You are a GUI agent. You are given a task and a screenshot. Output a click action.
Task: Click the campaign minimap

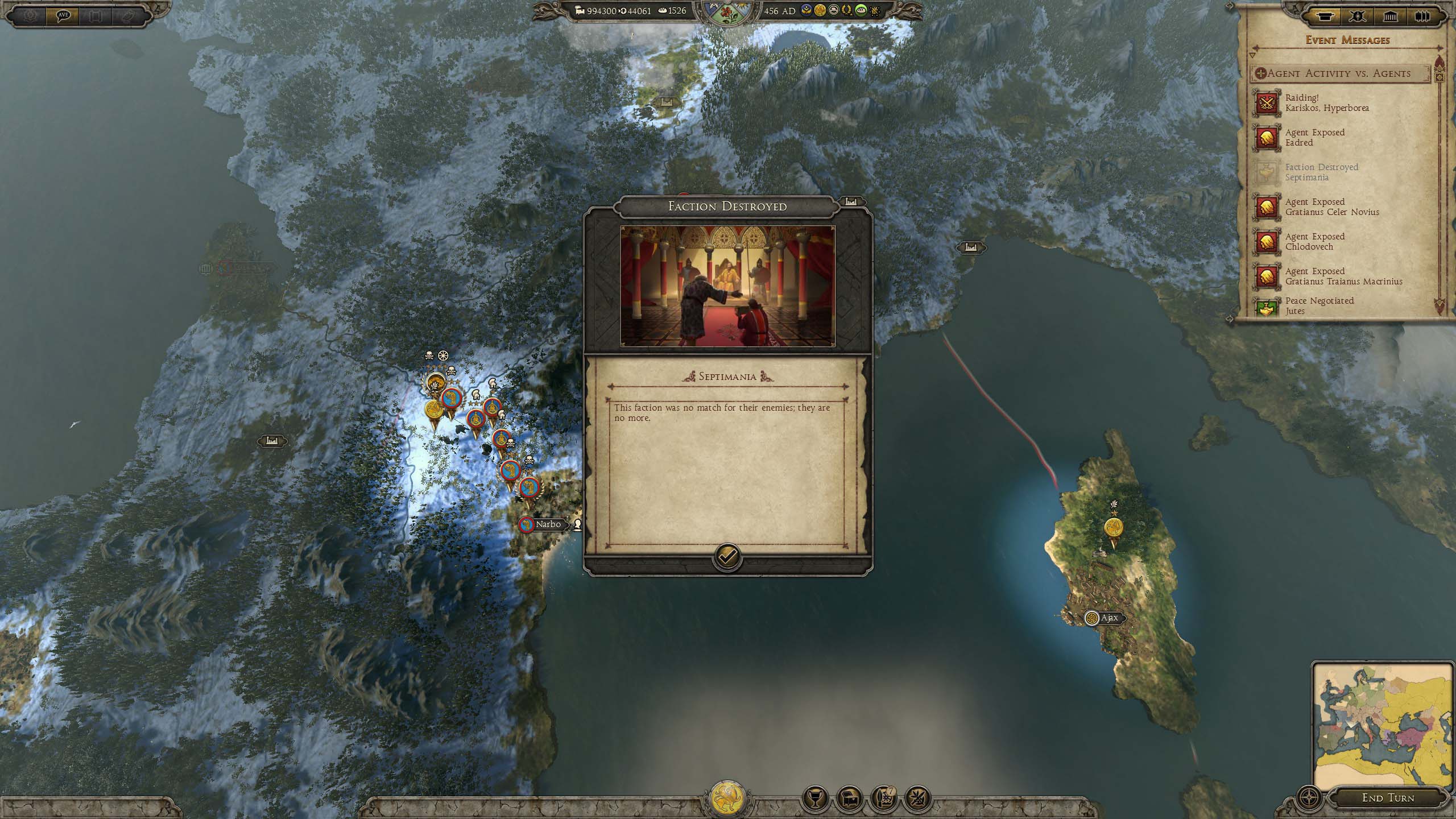[1381, 725]
